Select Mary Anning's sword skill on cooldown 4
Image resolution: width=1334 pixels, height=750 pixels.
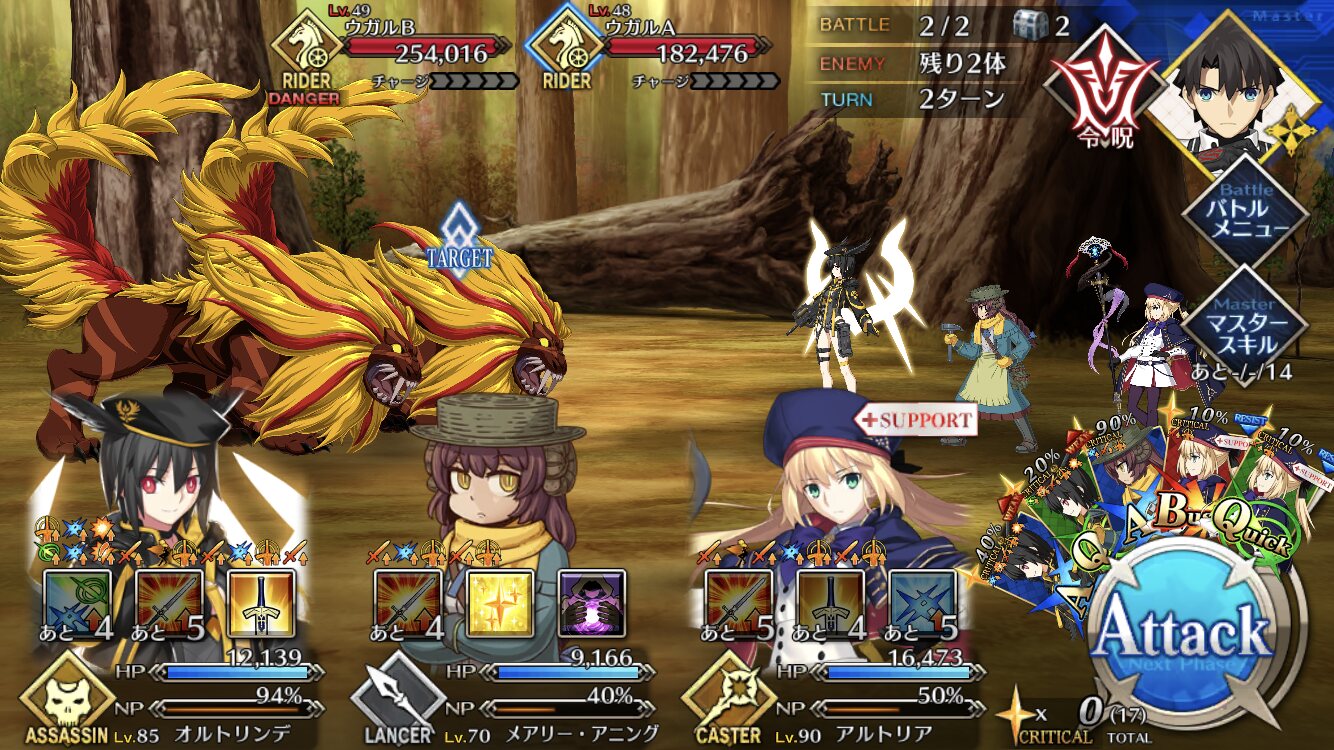pyautogui.click(x=408, y=603)
